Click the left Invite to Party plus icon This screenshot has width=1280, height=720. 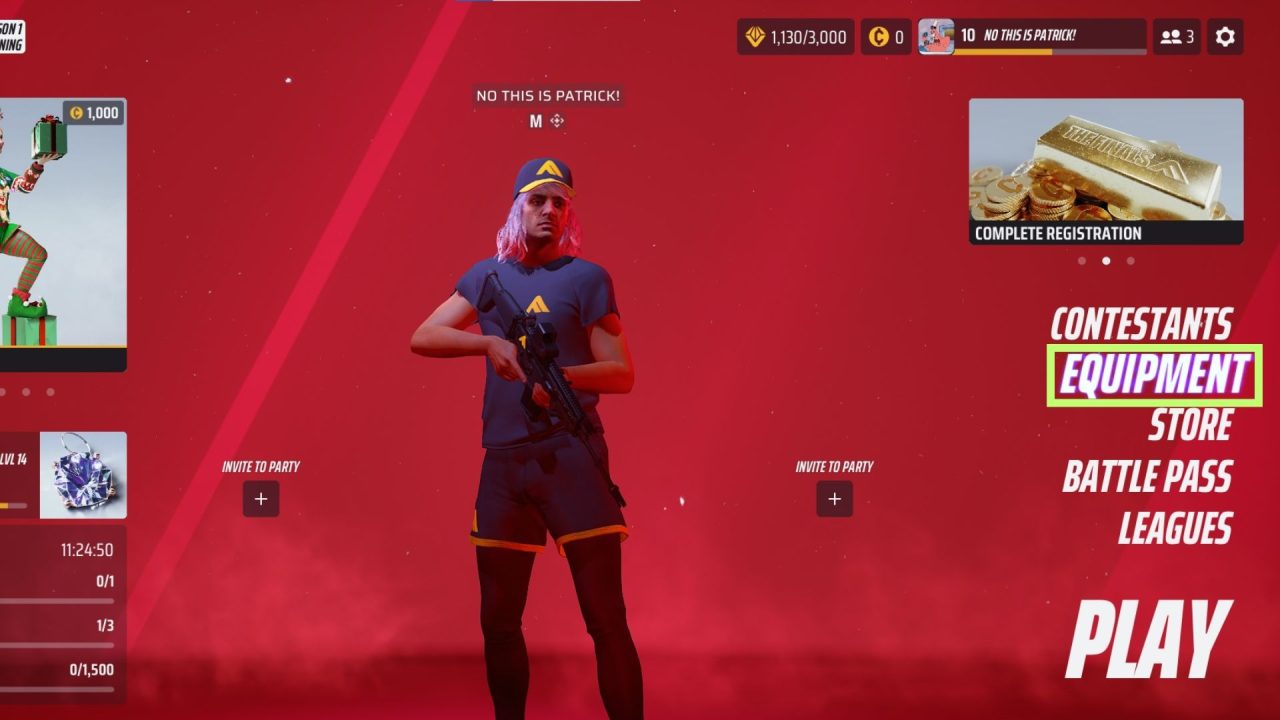(x=260, y=498)
